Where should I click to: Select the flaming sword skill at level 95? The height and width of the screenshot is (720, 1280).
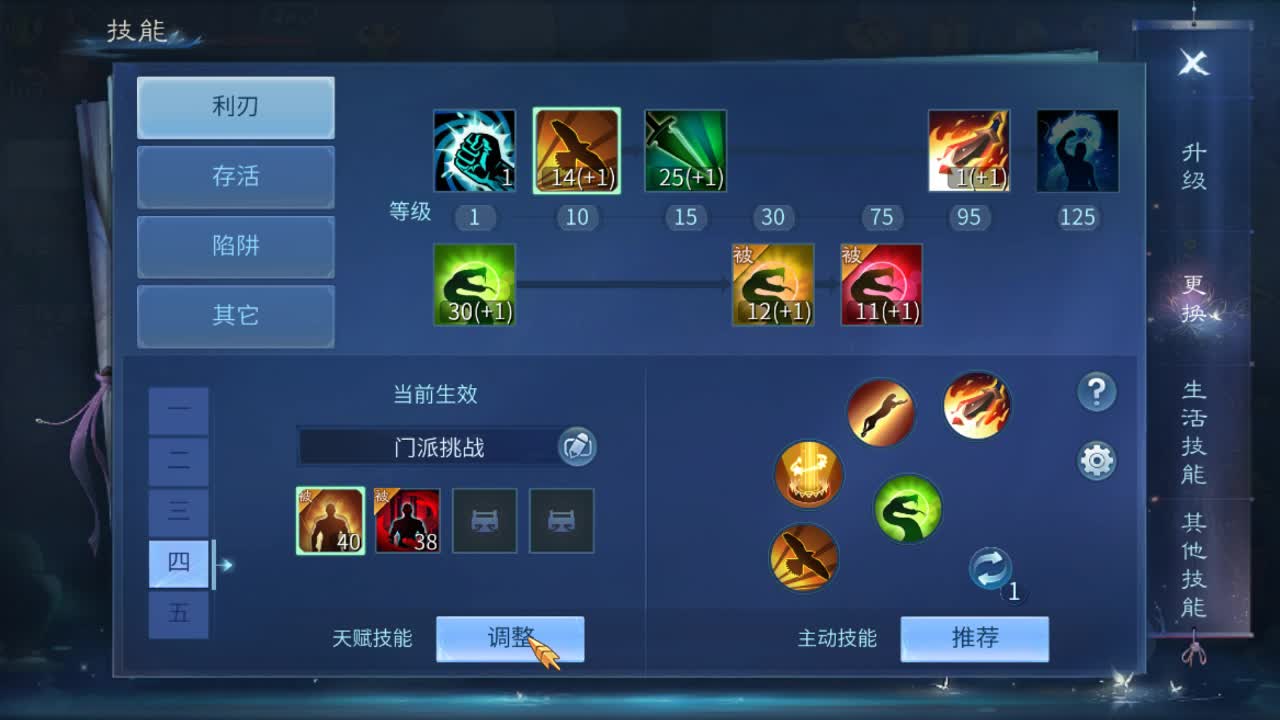pos(968,148)
